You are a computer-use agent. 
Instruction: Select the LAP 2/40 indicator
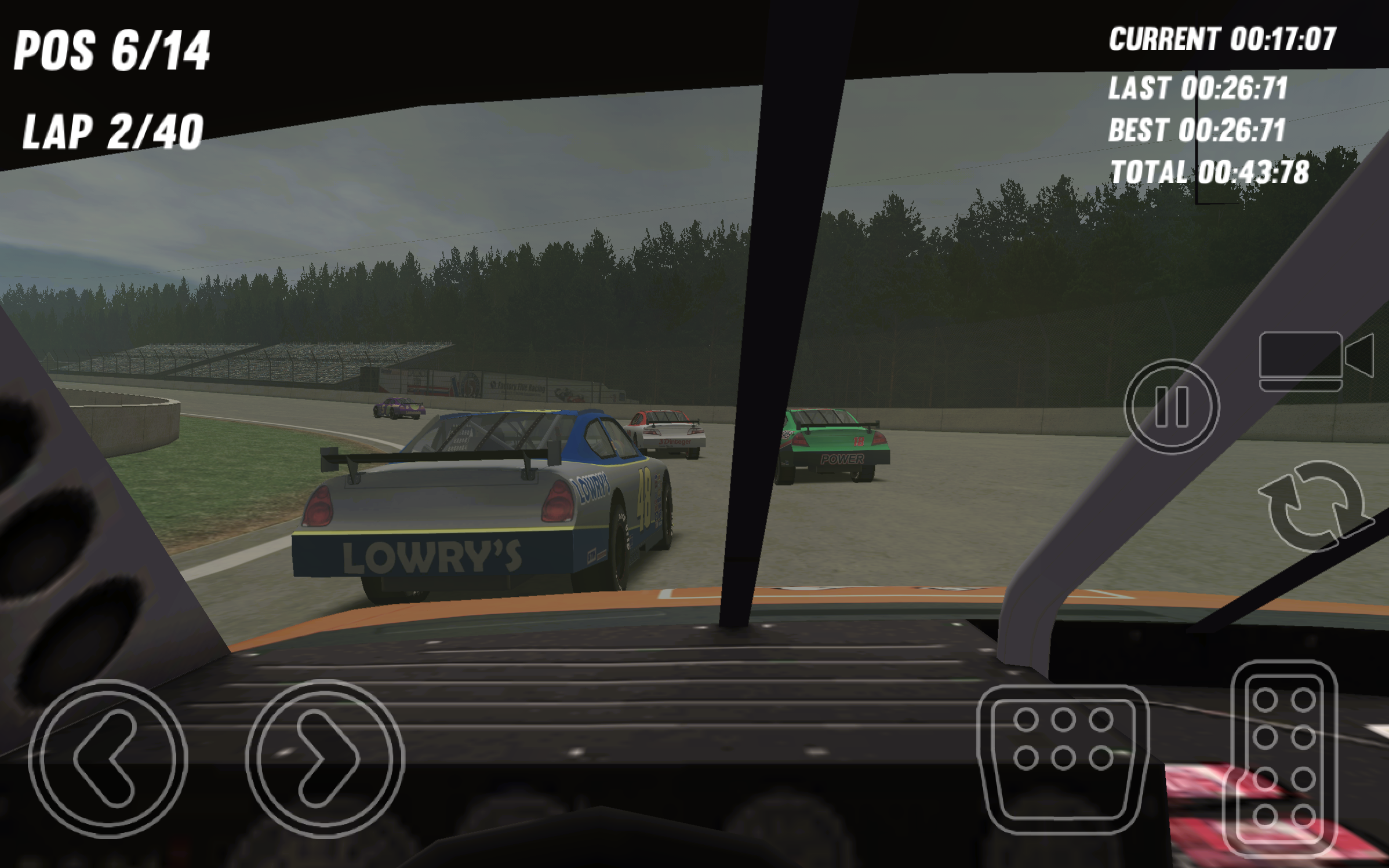pyautogui.click(x=111, y=129)
